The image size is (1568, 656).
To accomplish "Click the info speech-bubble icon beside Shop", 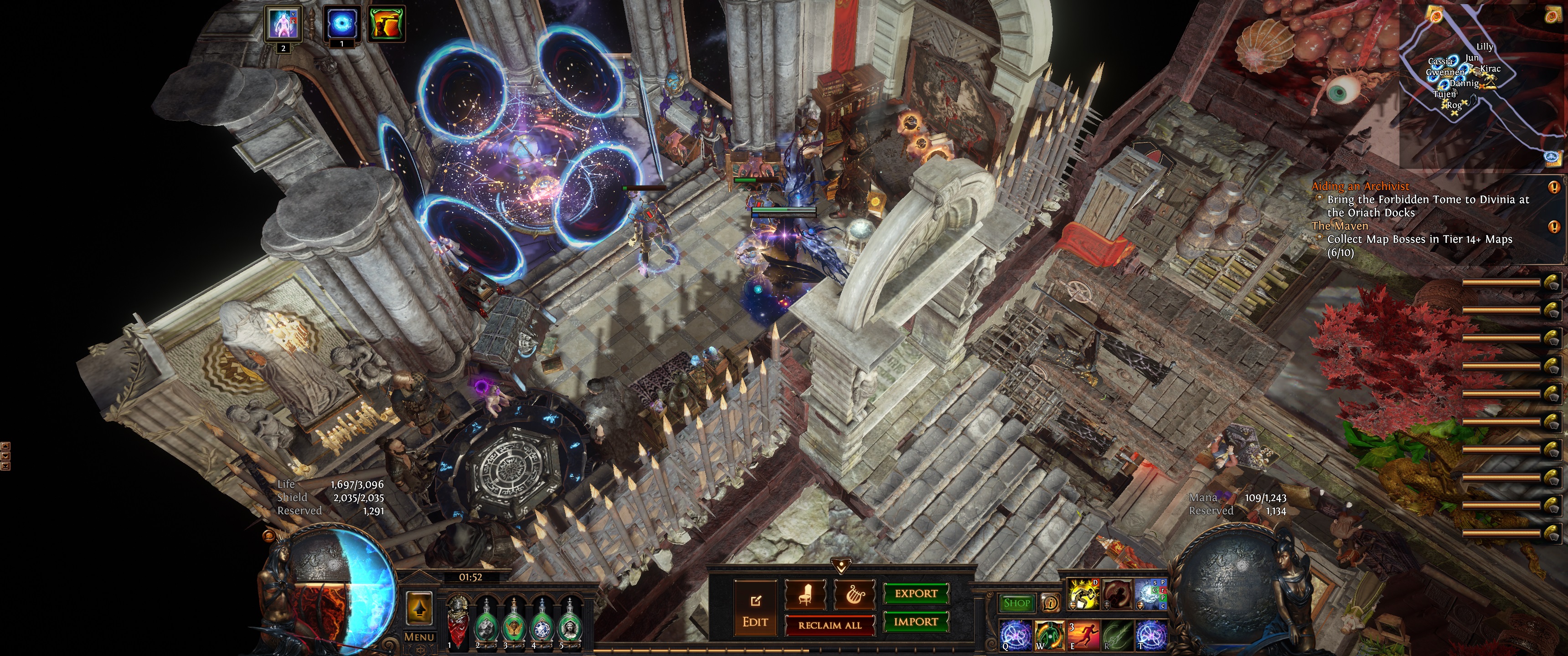I will [x=1050, y=603].
